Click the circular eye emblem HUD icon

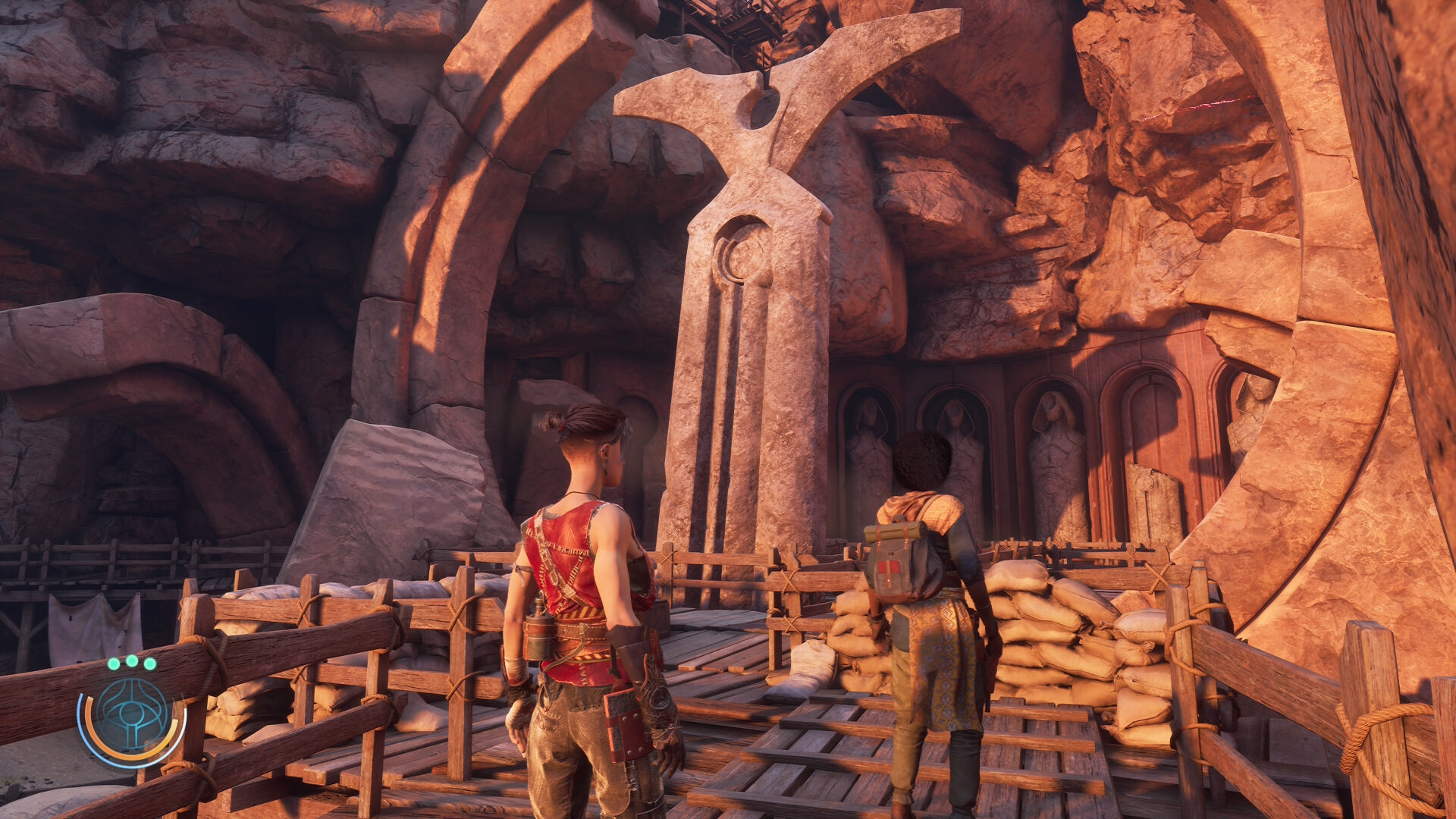[x=131, y=715]
